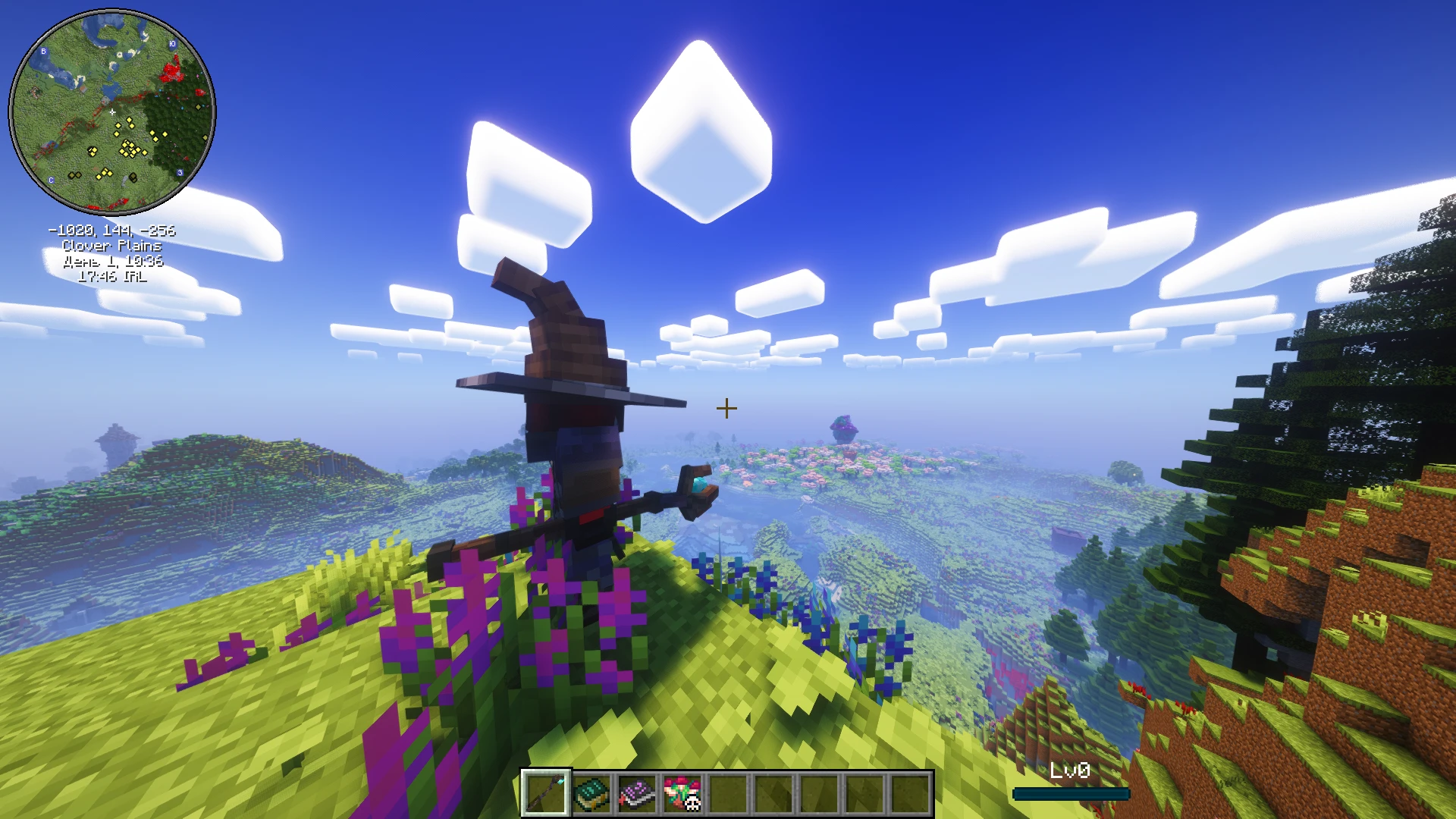Click the aiming crosshair at screen center
The width and height of the screenshot is (1456, 819).
point(726,408)
